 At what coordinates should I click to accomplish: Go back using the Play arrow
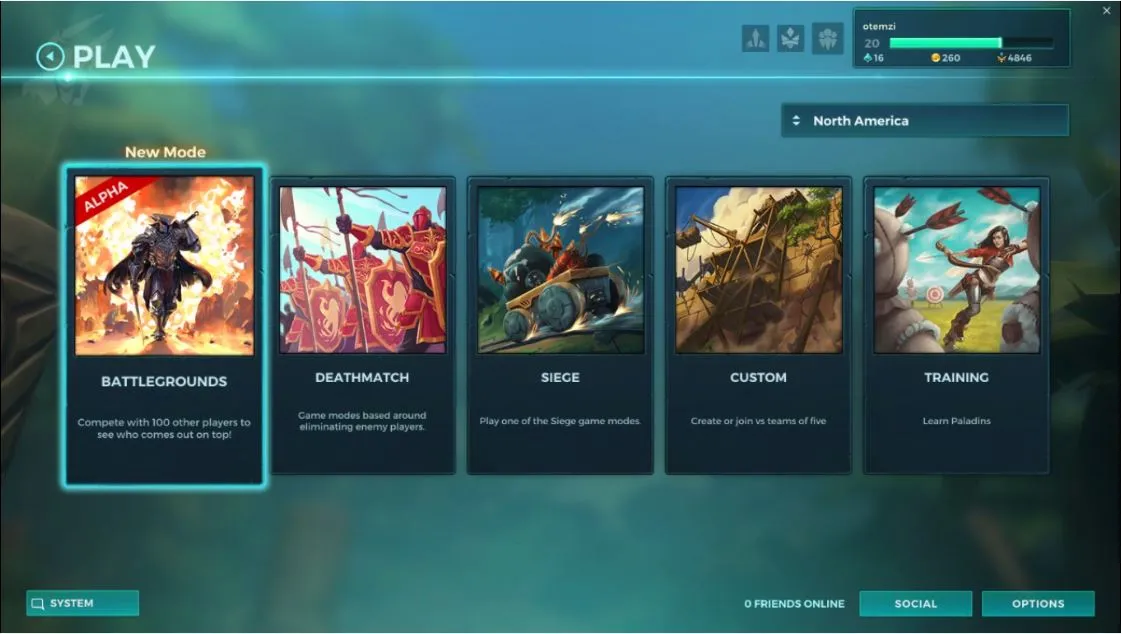click(x=50, y=57)
